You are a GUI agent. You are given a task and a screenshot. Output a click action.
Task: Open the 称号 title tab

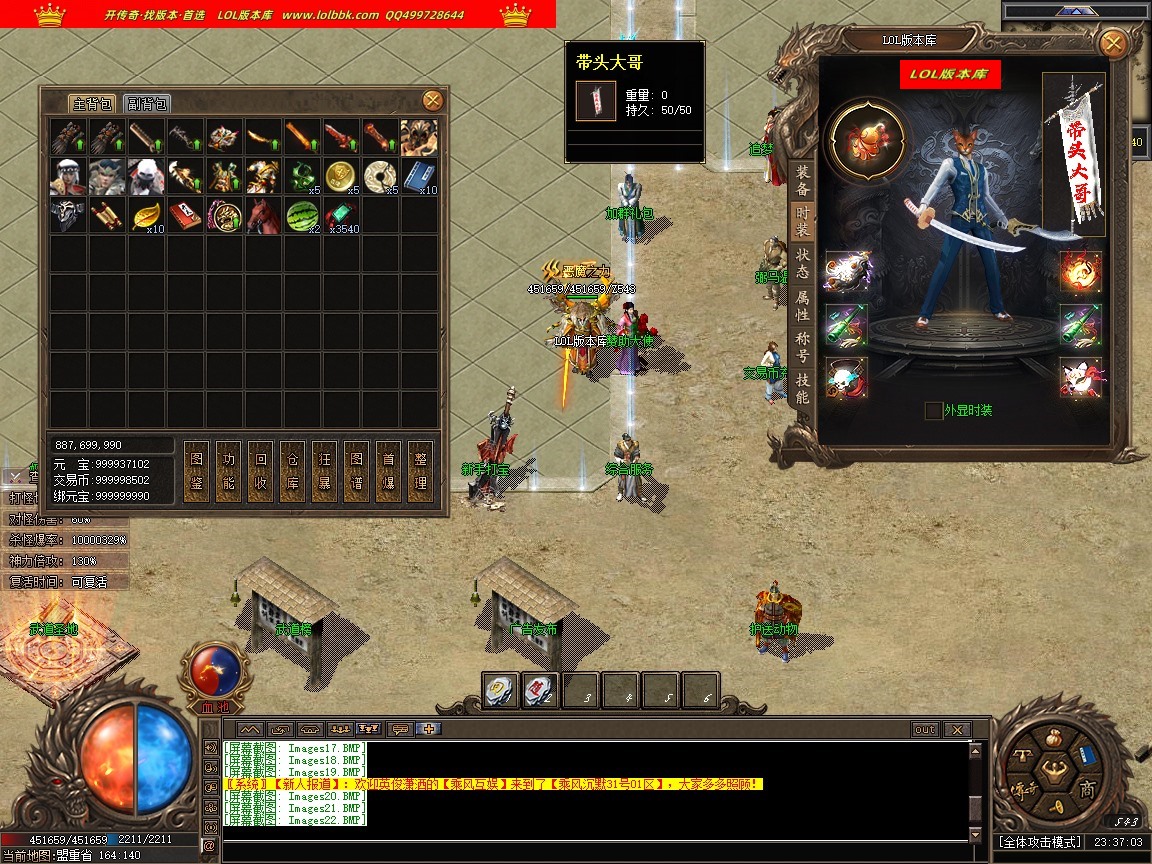pyautogui.click(x=802, y=346)
